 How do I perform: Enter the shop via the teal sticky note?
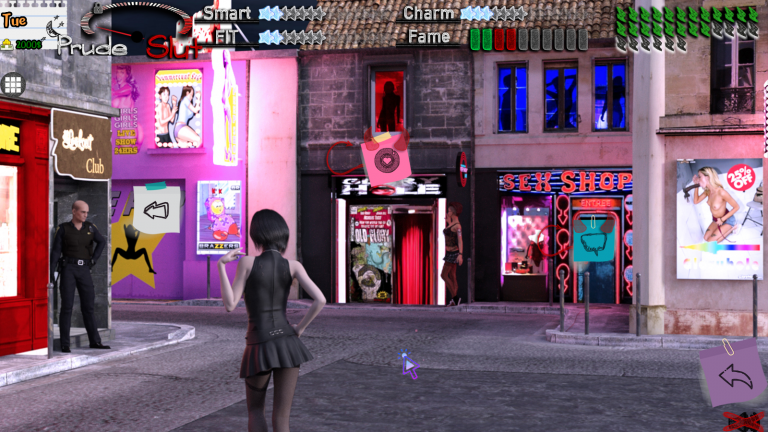[593, 240]
